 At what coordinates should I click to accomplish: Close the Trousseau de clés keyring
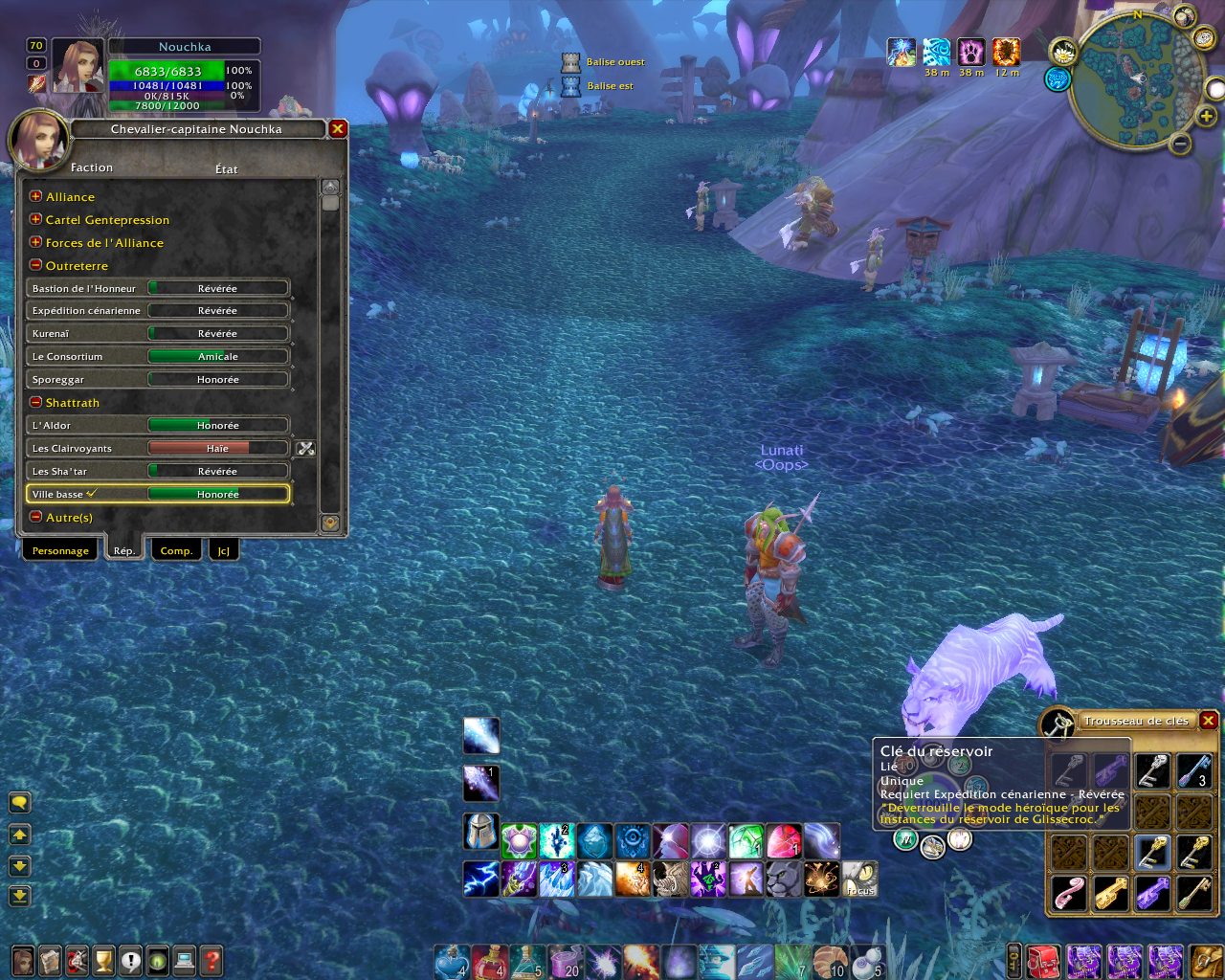coord(1209,721)
